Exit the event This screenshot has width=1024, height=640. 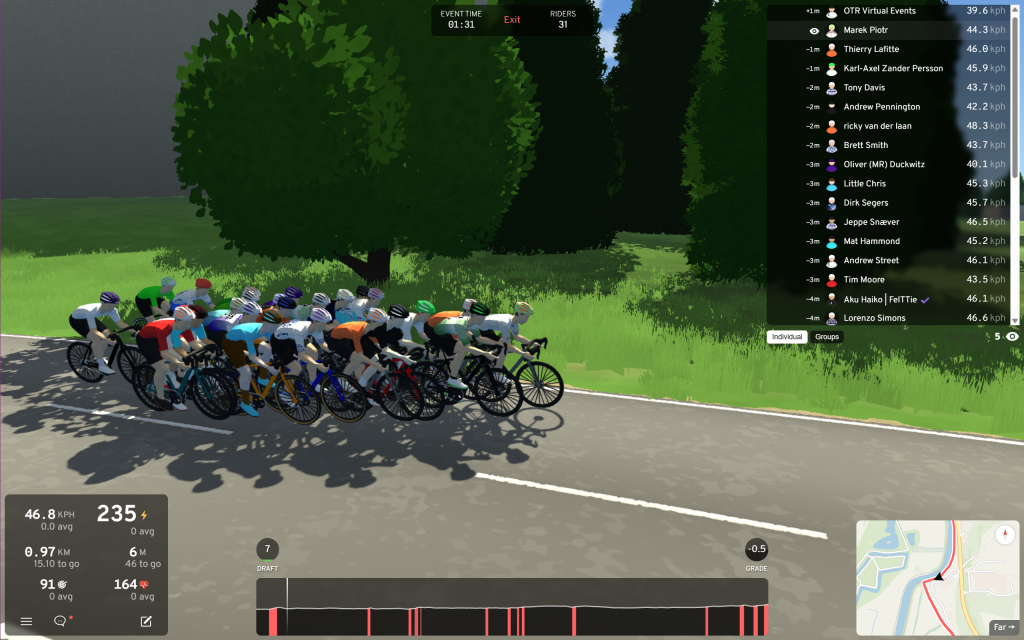pyautogui.click(x=512, y=20)
